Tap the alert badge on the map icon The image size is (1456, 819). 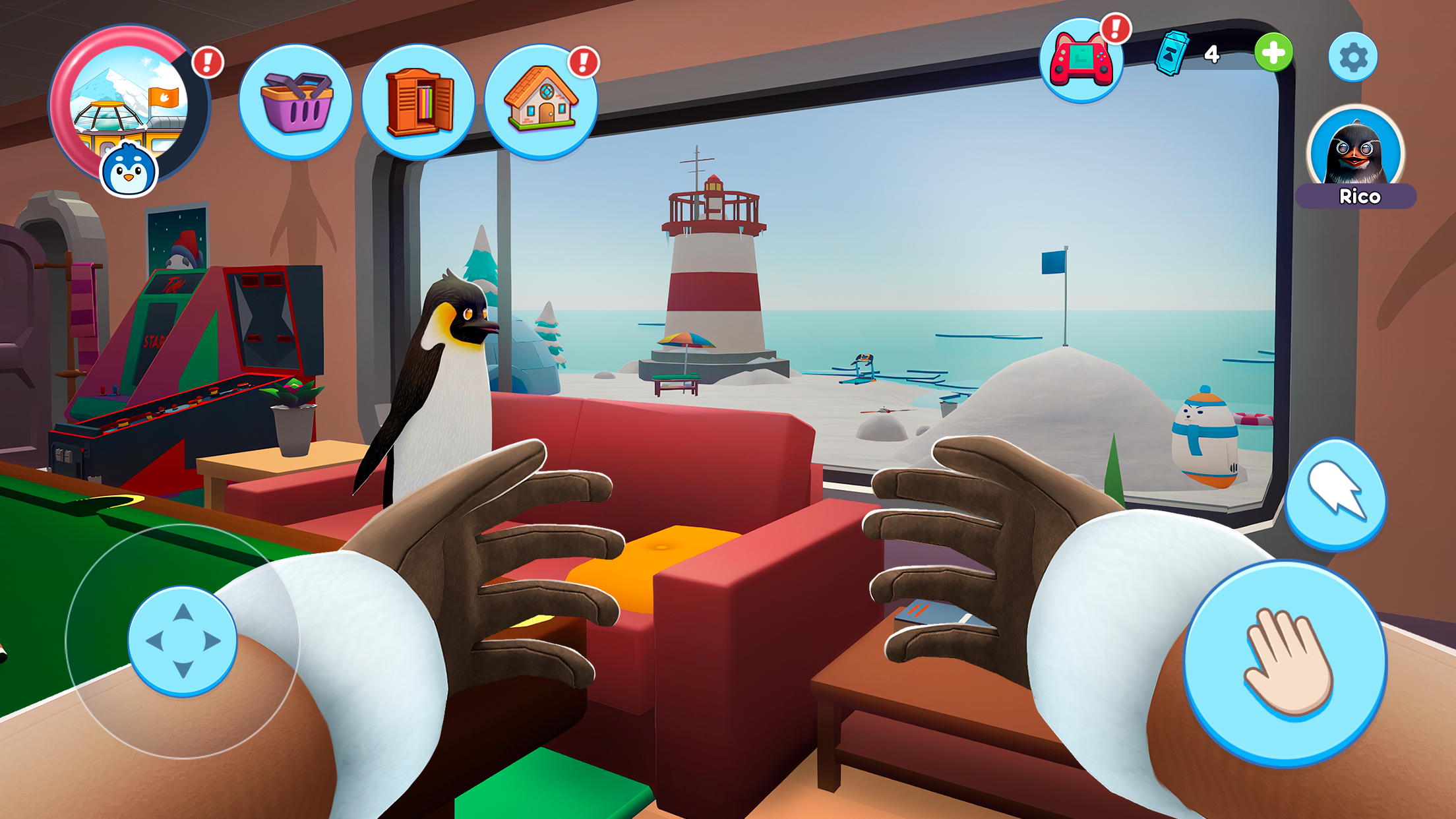(x=207, y=61)
